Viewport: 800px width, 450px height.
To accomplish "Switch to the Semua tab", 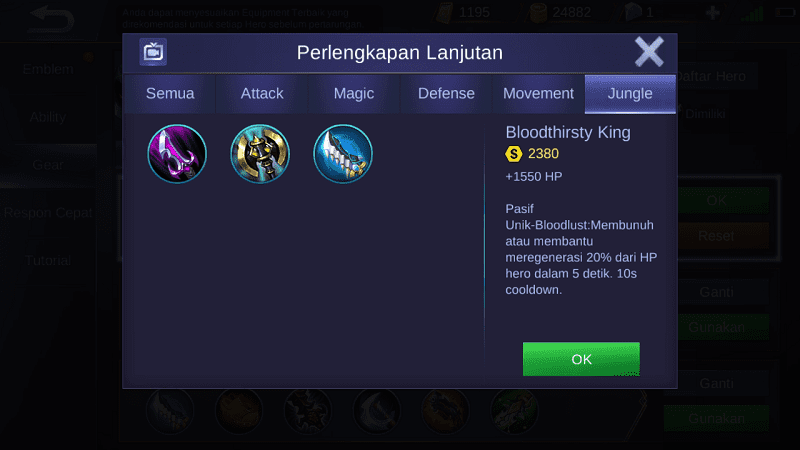I will pos(170,94).
